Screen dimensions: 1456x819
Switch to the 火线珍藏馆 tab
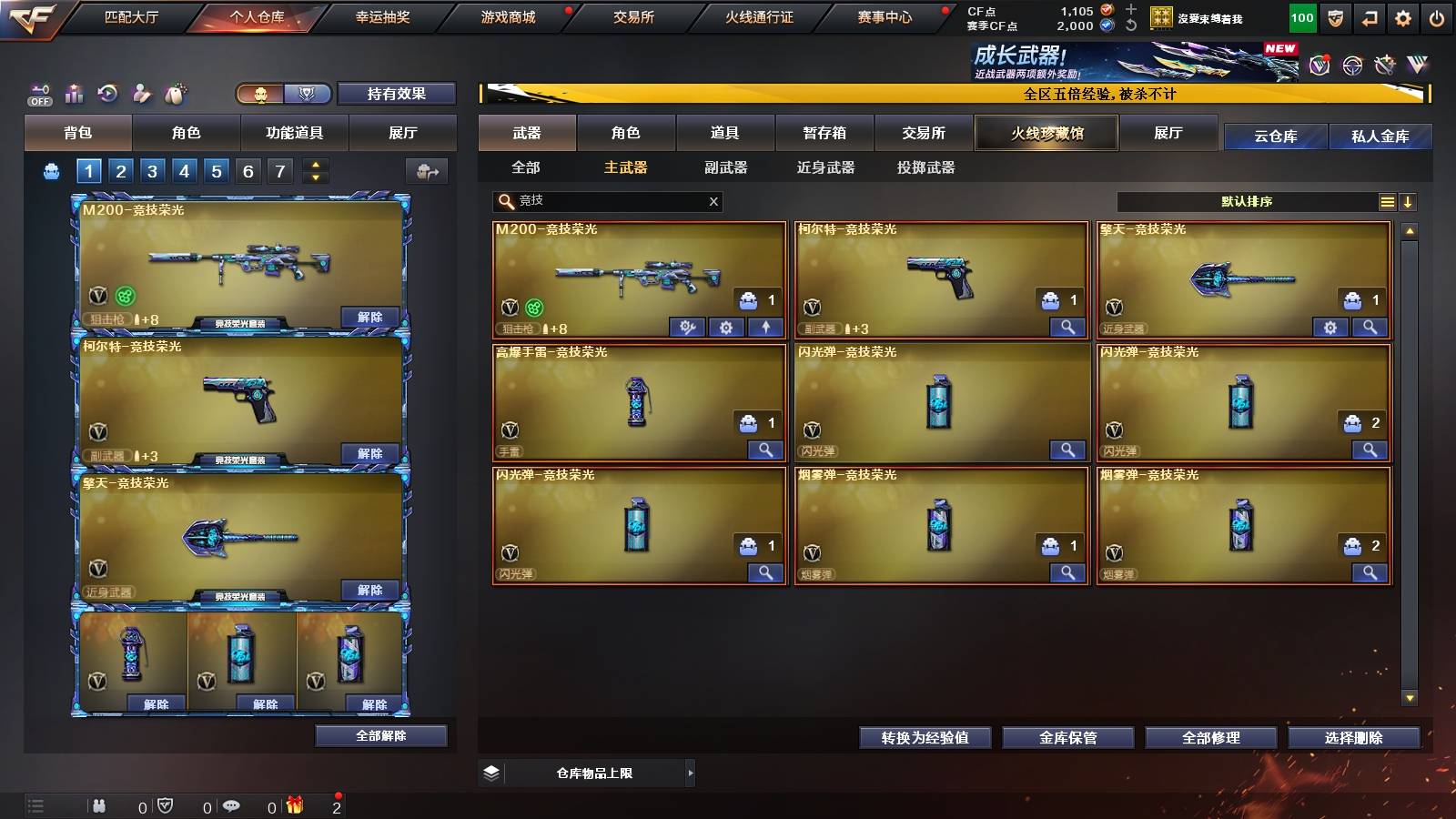click(x=1045, y=133)
